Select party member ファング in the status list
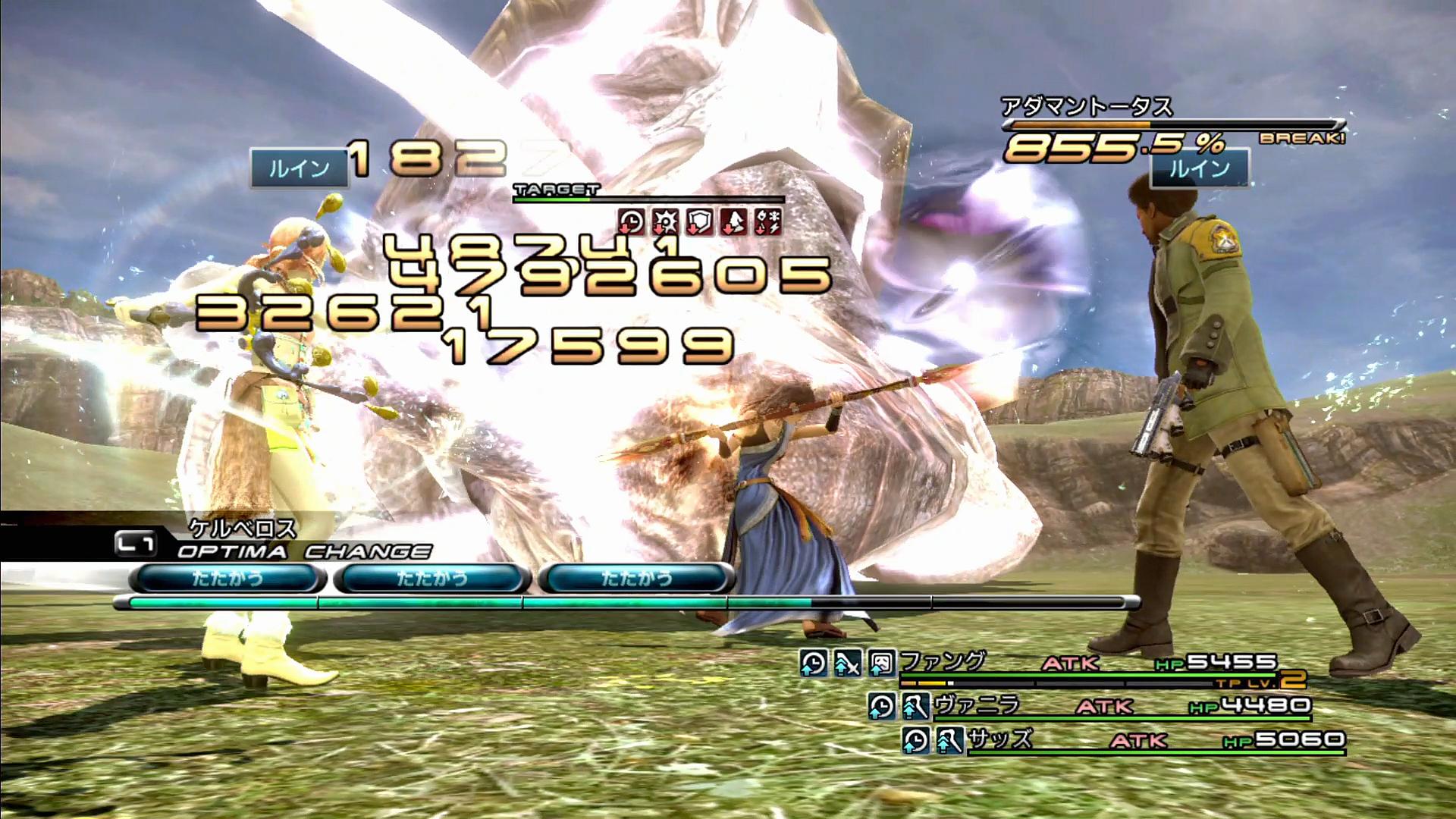Screen dimensions: 1456x819 point(943,663)
